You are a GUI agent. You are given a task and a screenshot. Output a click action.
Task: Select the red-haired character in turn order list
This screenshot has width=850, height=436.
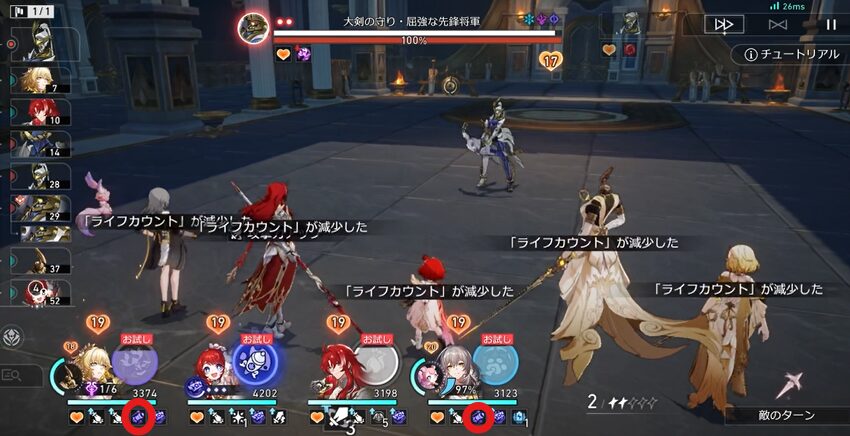coord(36,112)
